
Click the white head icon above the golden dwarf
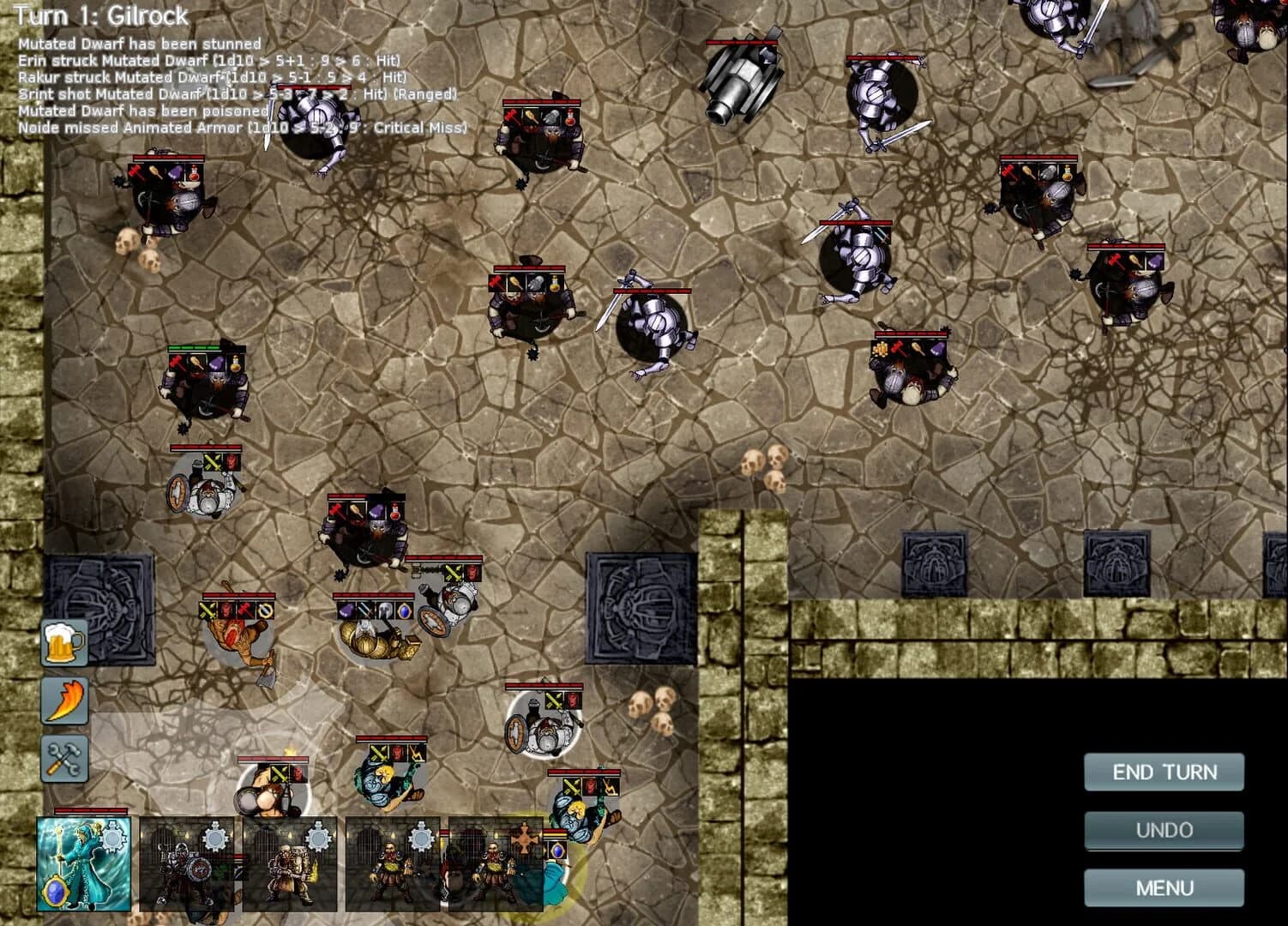pos(385,611)
